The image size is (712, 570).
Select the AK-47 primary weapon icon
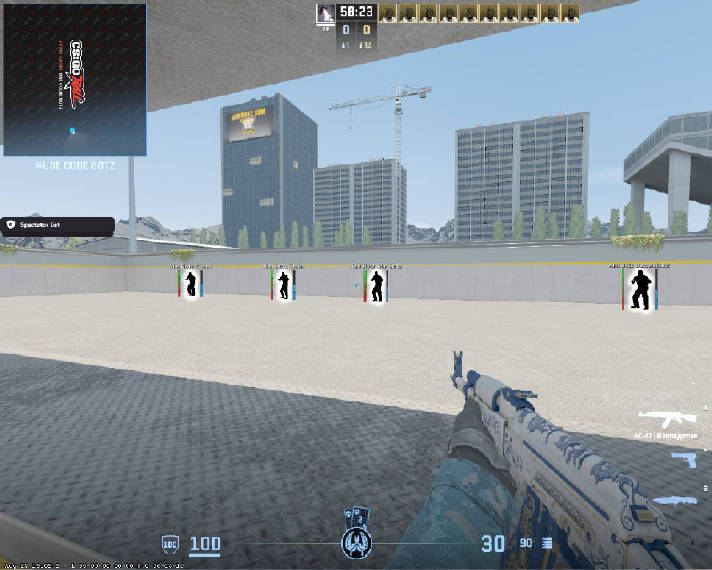coord(661,420)
